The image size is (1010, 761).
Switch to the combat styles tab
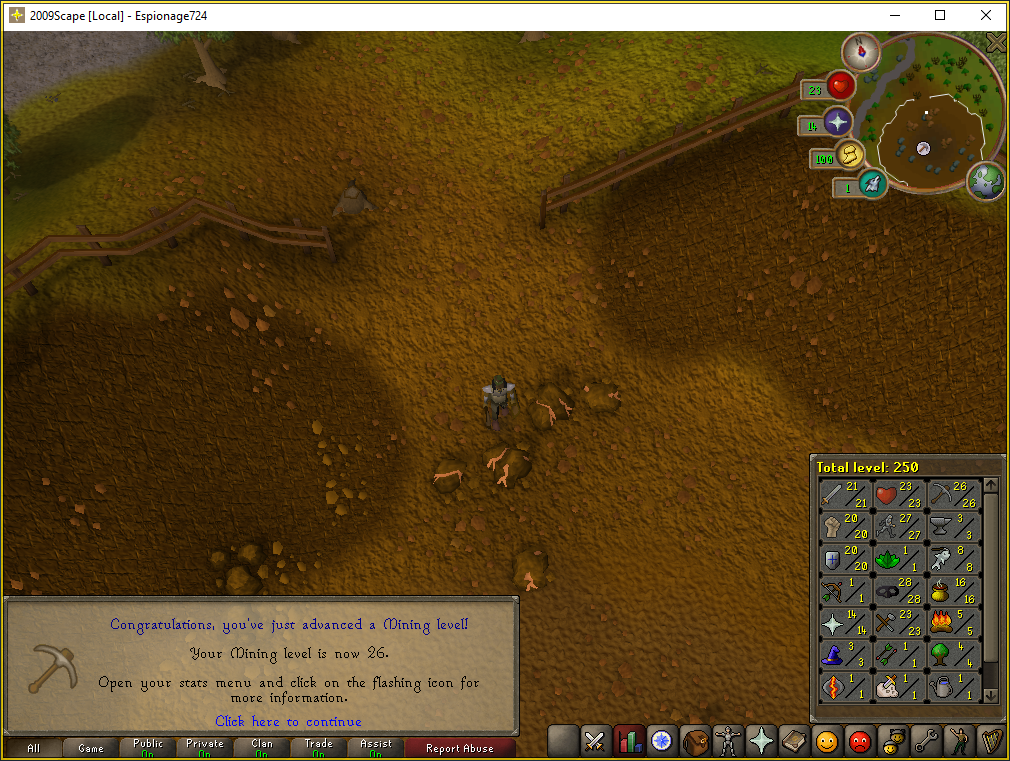click(596, 741)
